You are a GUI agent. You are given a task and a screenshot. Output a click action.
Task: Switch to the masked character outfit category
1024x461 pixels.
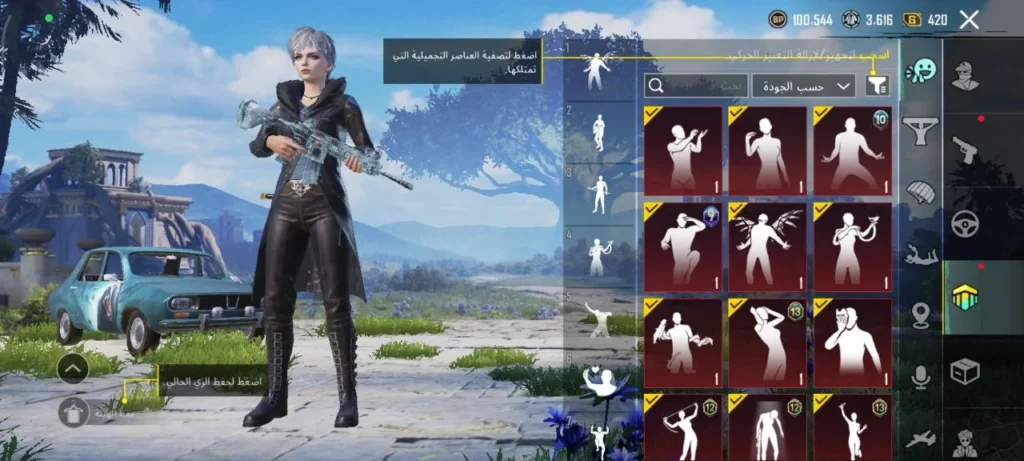pos(965,75)
